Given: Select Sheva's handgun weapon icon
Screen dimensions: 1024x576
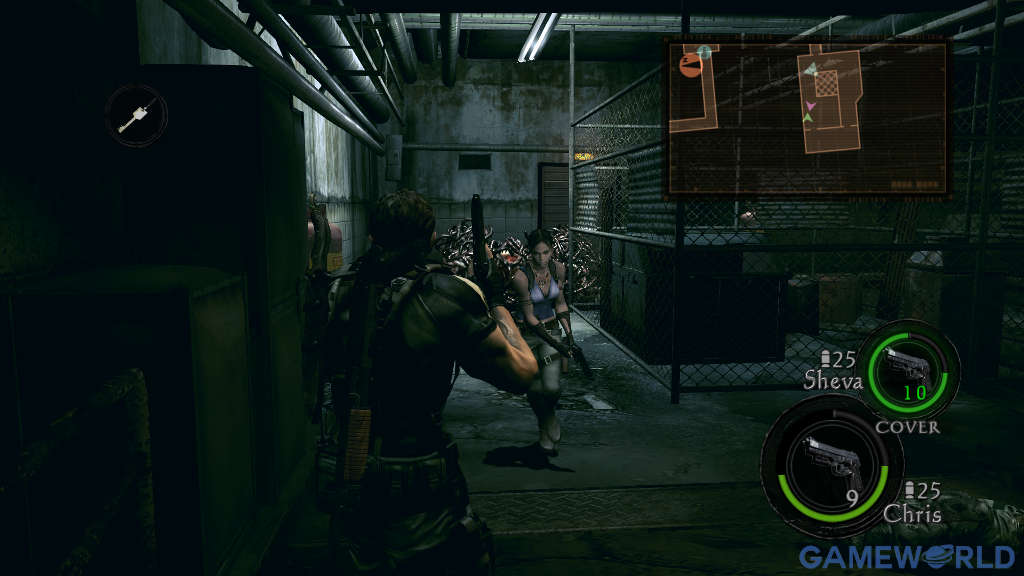Looking at the screenshot, I should (x=908, y=368).
